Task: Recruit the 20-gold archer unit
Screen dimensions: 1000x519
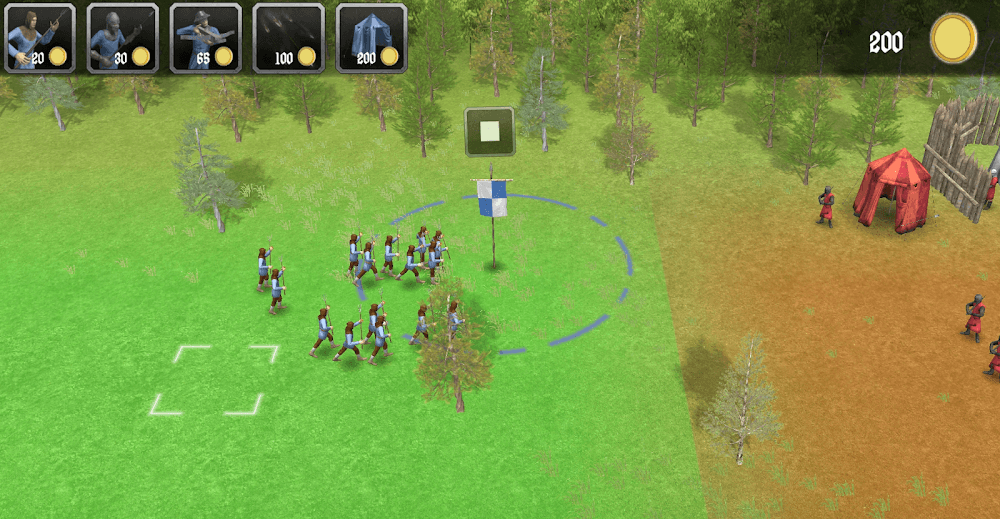Action: [x=39, y=38]
